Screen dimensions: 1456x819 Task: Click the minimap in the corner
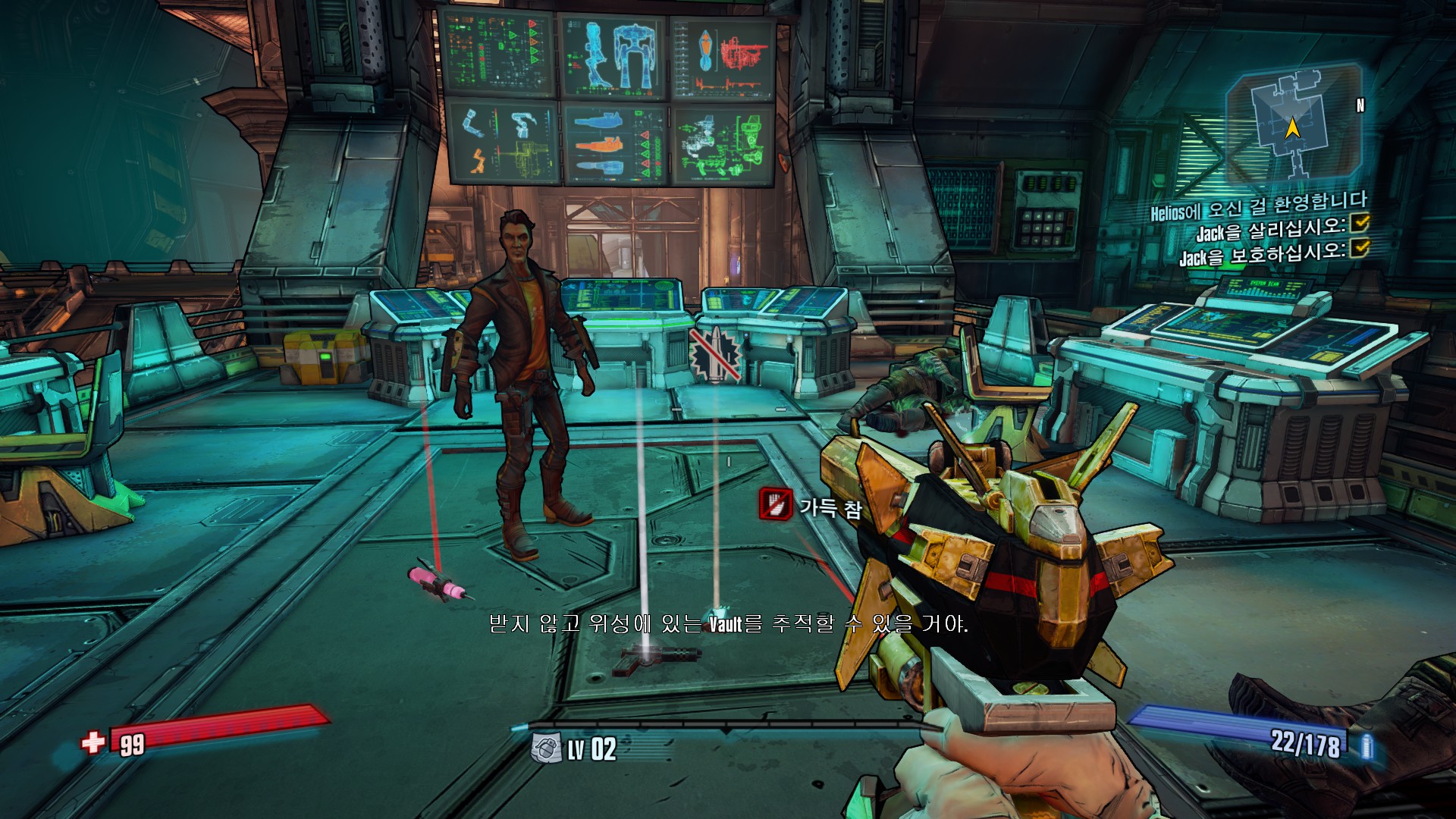click(1293, 121)
